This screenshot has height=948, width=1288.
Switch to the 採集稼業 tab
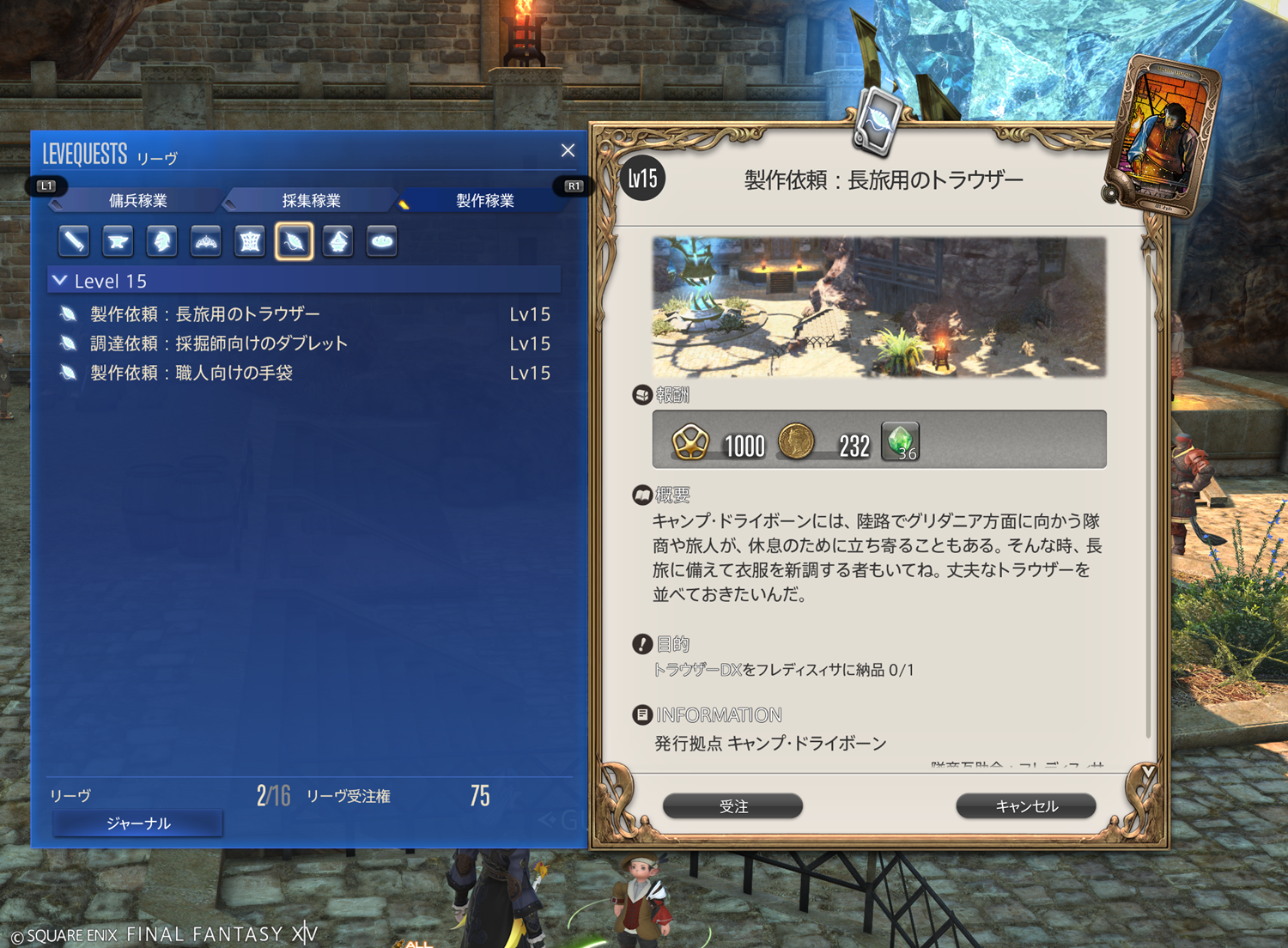click(x=311, y=201)
